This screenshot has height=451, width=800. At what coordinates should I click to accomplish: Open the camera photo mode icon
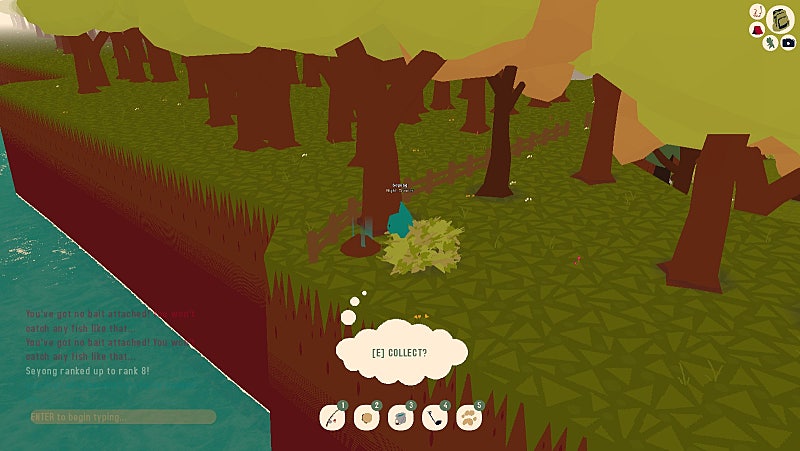tap(788, 43)
